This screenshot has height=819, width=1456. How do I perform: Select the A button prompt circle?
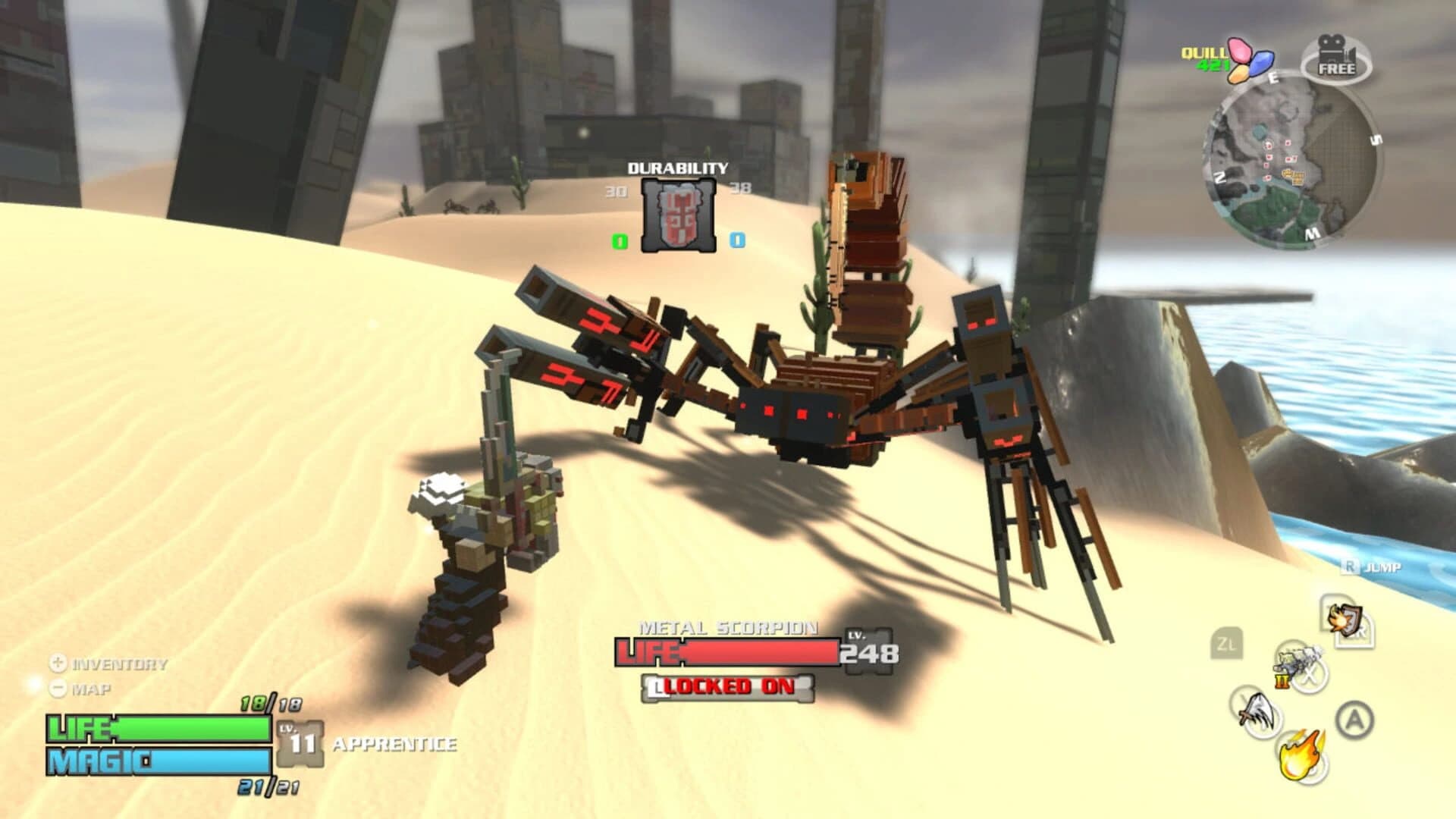(x=1354, y=717)
